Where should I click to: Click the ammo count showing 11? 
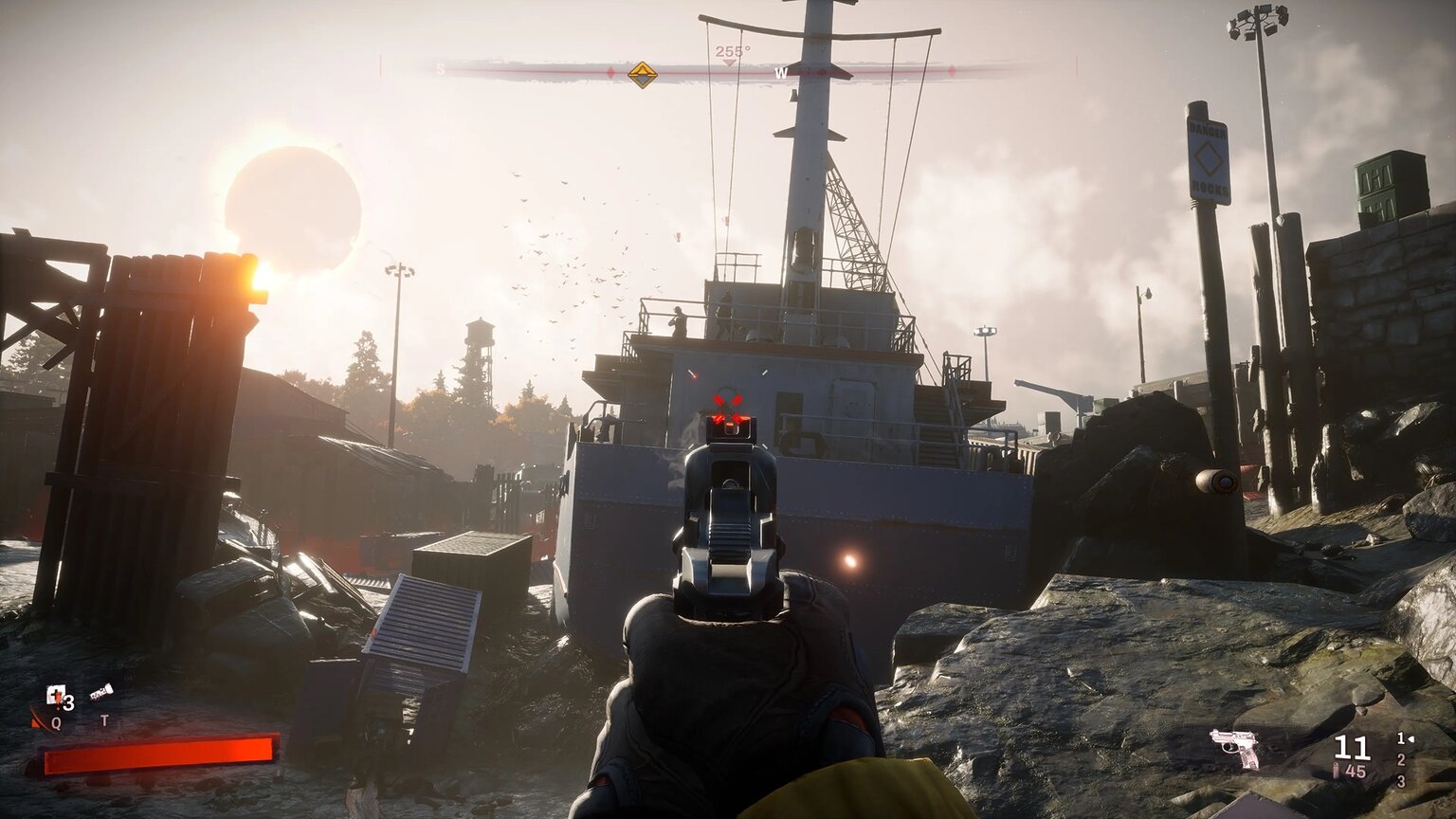[x=1351, y=747]
